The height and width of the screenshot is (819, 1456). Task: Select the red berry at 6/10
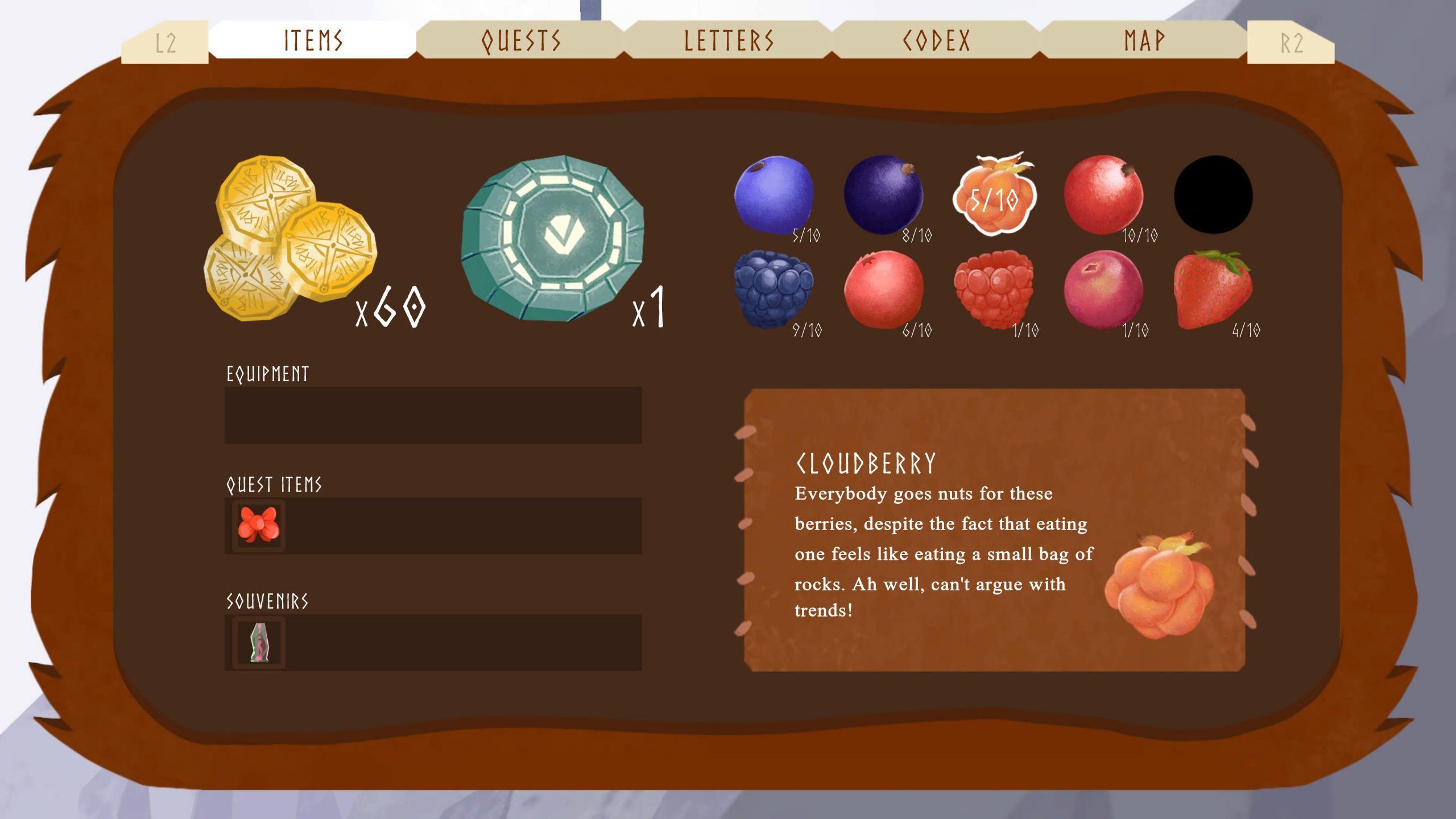click(x=883, y=289)
